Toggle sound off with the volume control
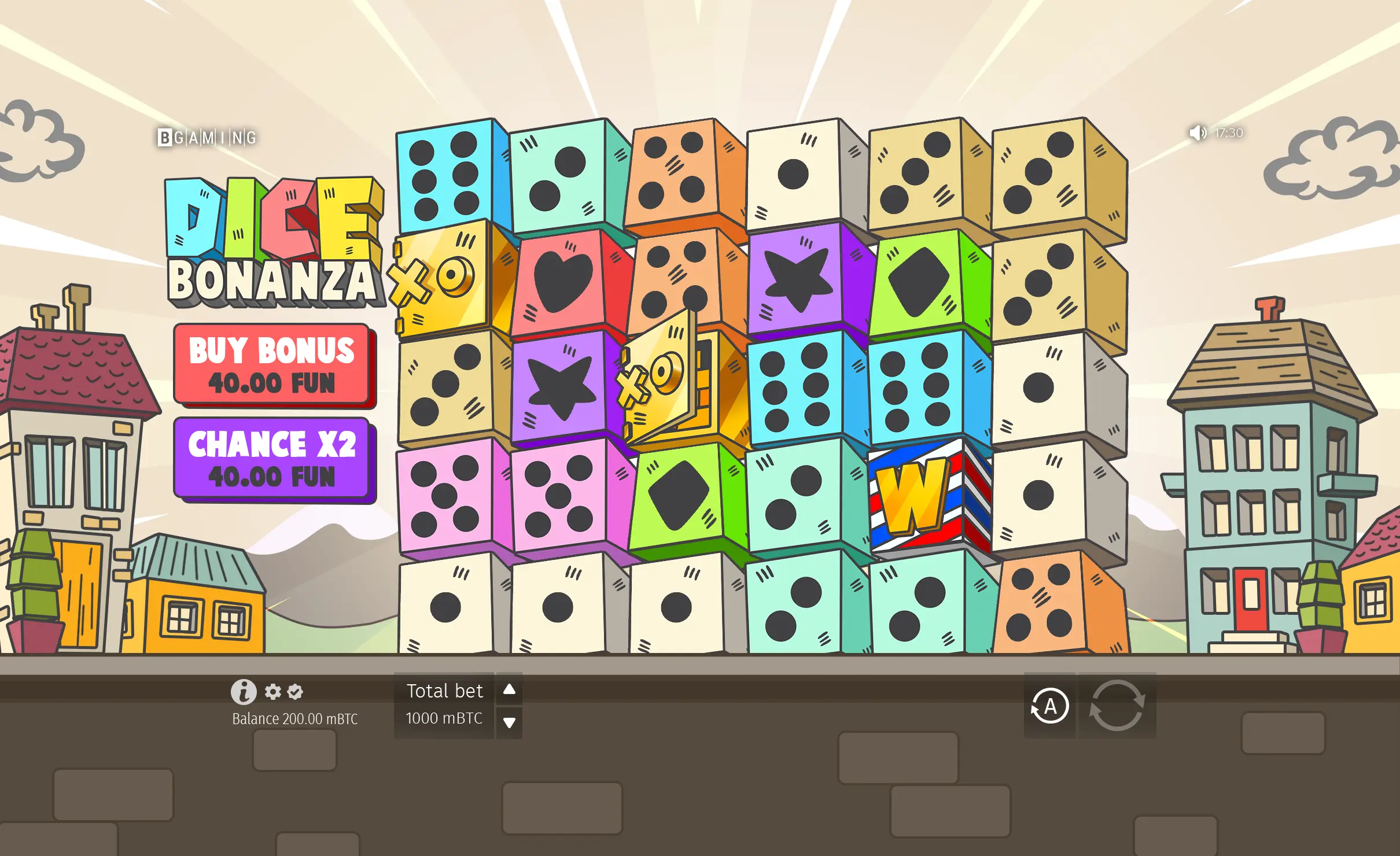 pos(1197,134)
